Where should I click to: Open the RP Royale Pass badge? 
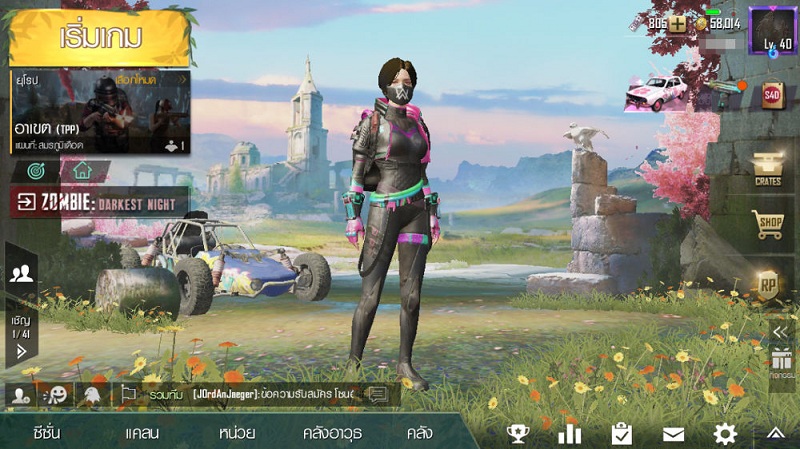click(x=768, y=283)
